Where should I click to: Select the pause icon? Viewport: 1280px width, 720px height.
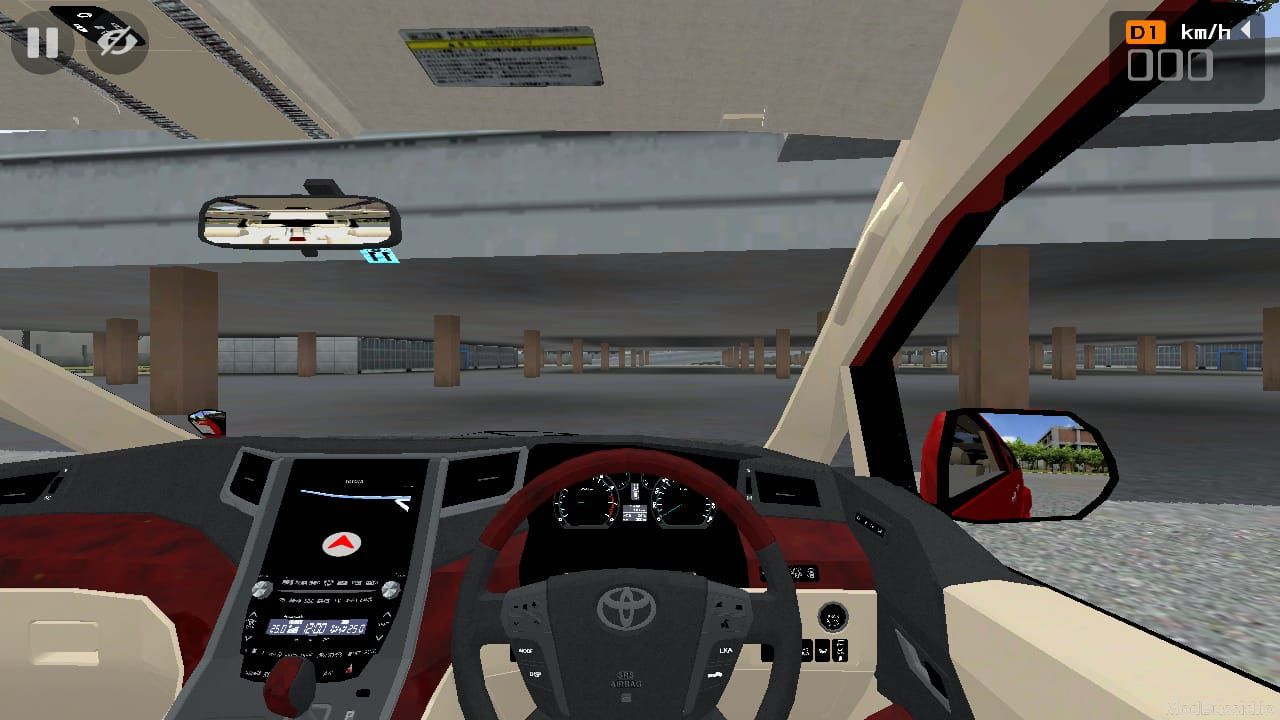coord(42,43)
